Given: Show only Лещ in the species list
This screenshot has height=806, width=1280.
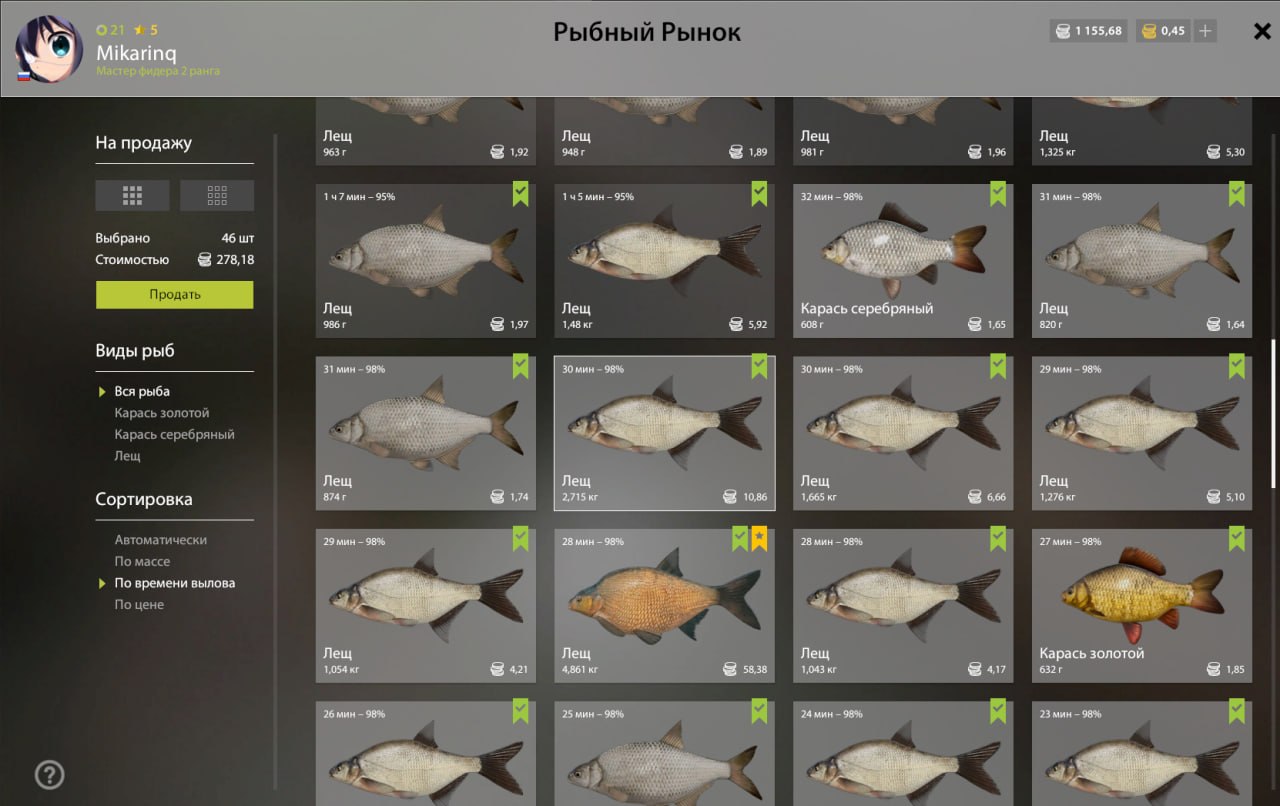Looking at the screenshot, I should [x=128, y=456].
